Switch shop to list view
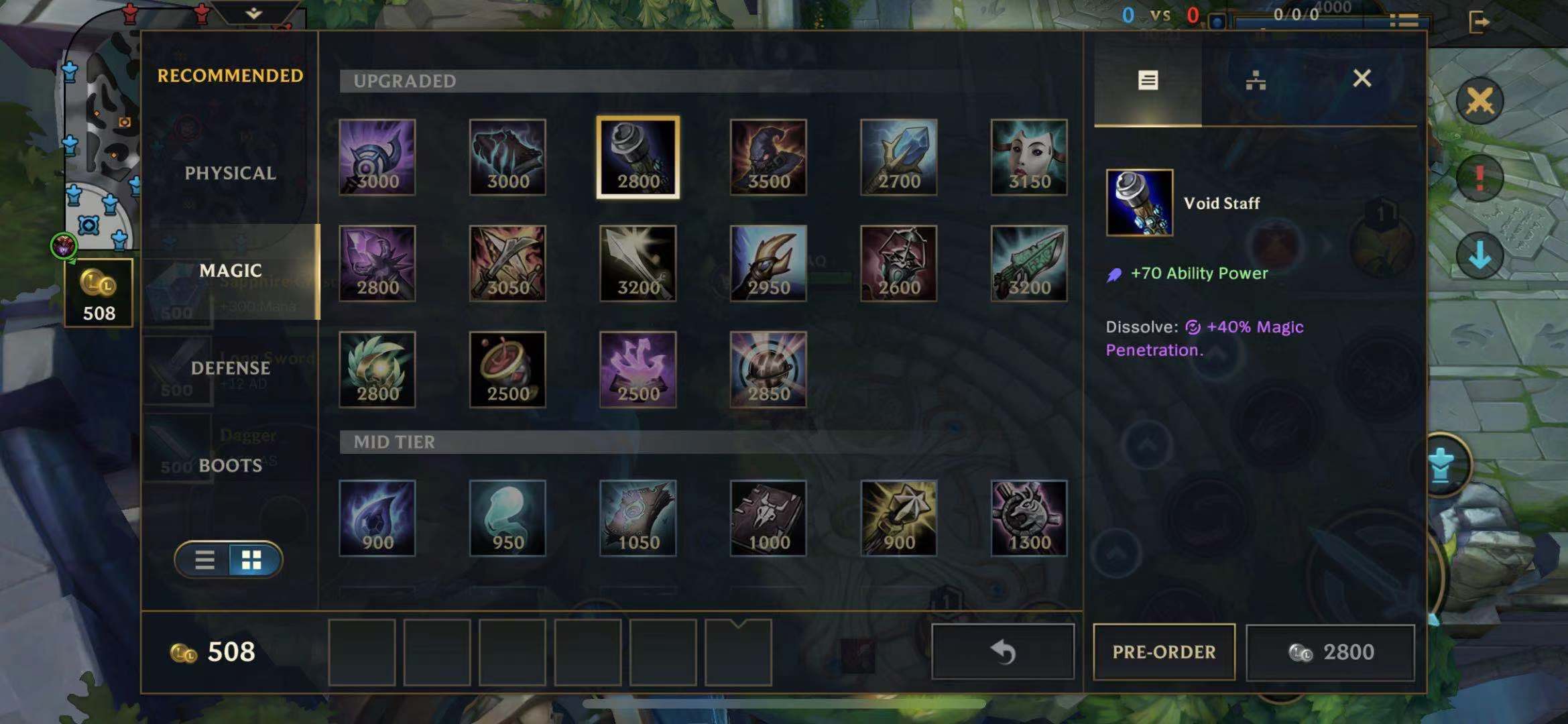Screen dimensions: 1568x724 pos(204,560)
